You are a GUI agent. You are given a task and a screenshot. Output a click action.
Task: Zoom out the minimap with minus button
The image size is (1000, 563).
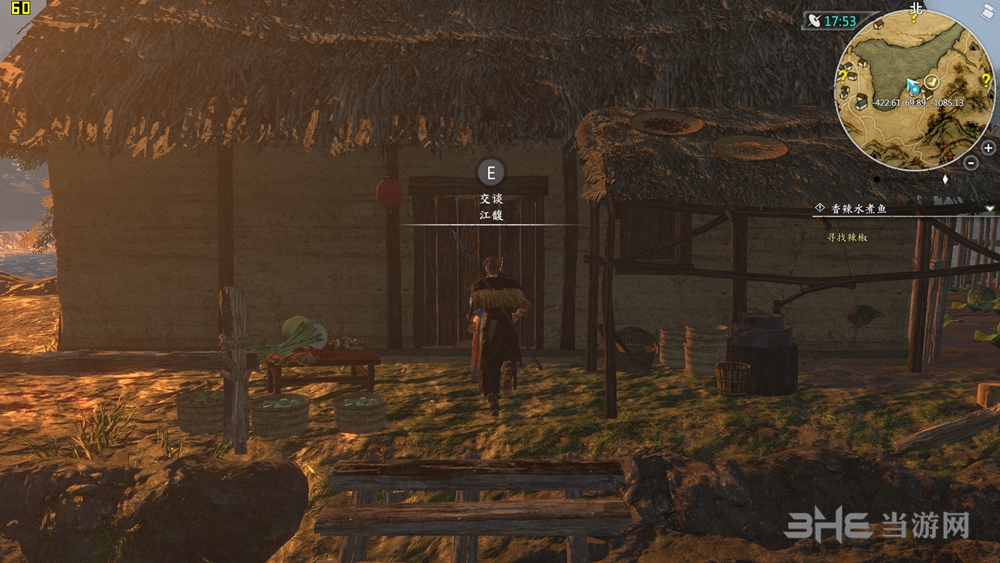pos(972,162)
